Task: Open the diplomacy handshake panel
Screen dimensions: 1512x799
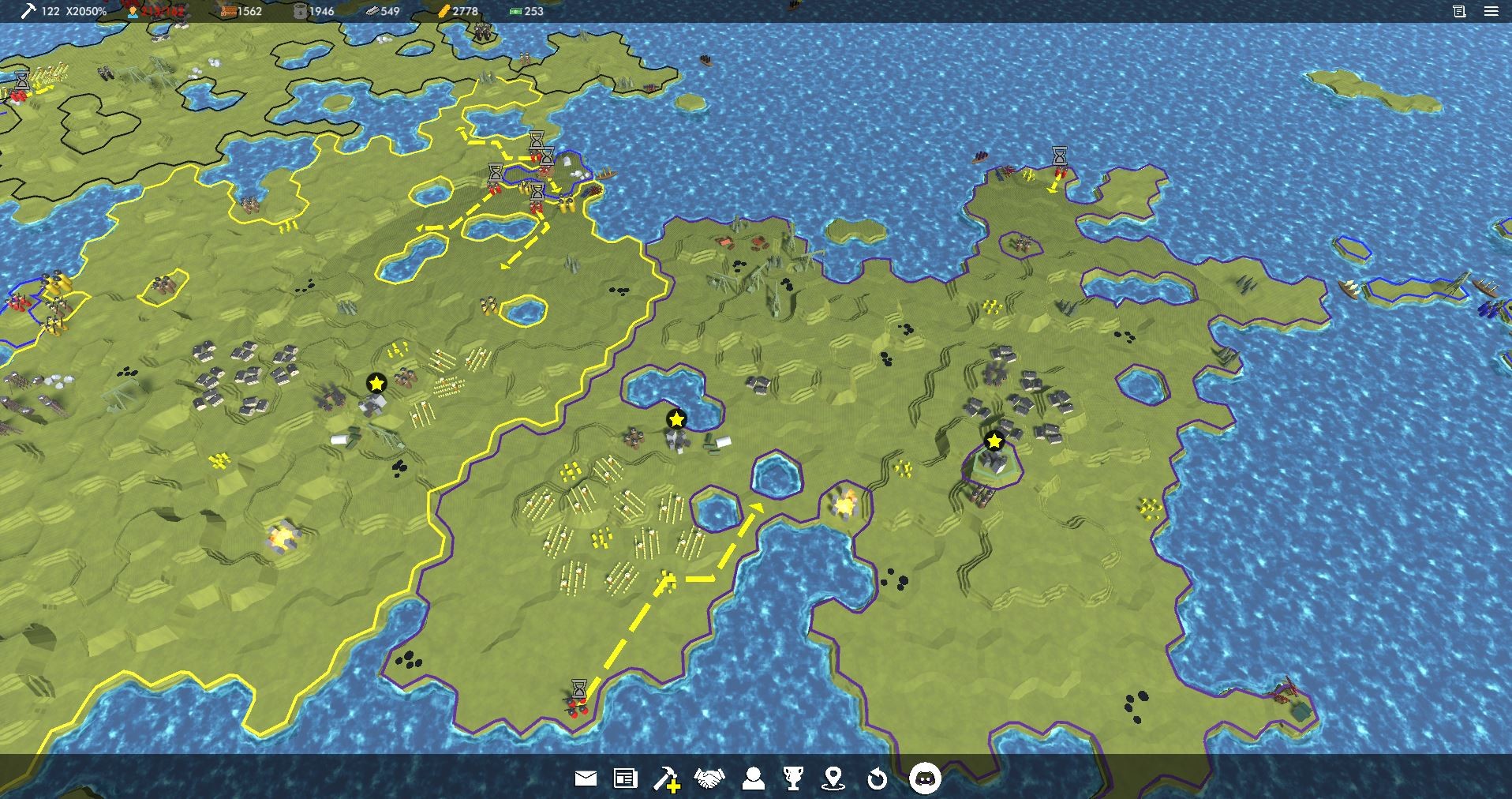Action: click(710, 779)
